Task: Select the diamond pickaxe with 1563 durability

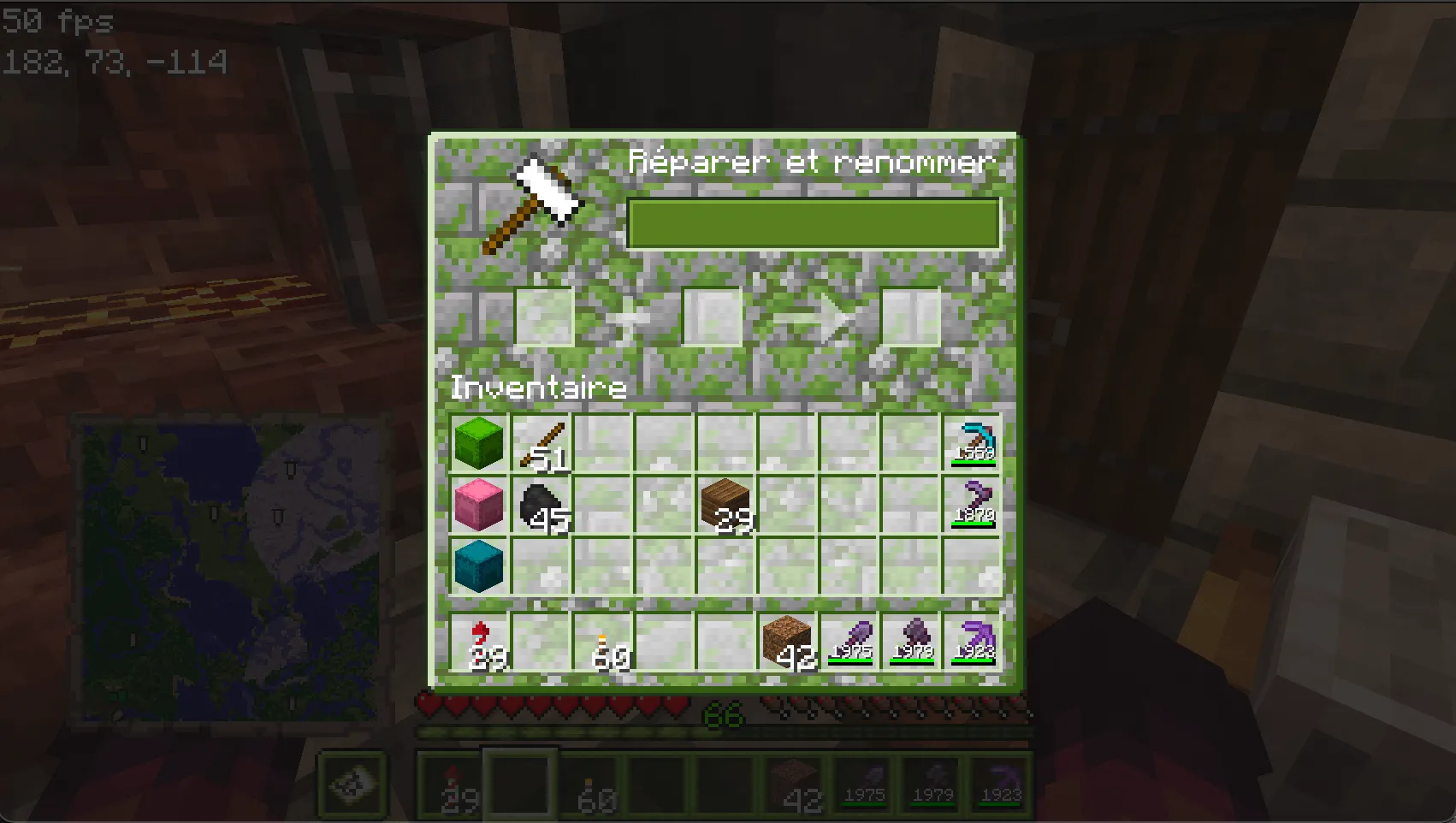Action: pyautogui.click(x=974, y=442)
